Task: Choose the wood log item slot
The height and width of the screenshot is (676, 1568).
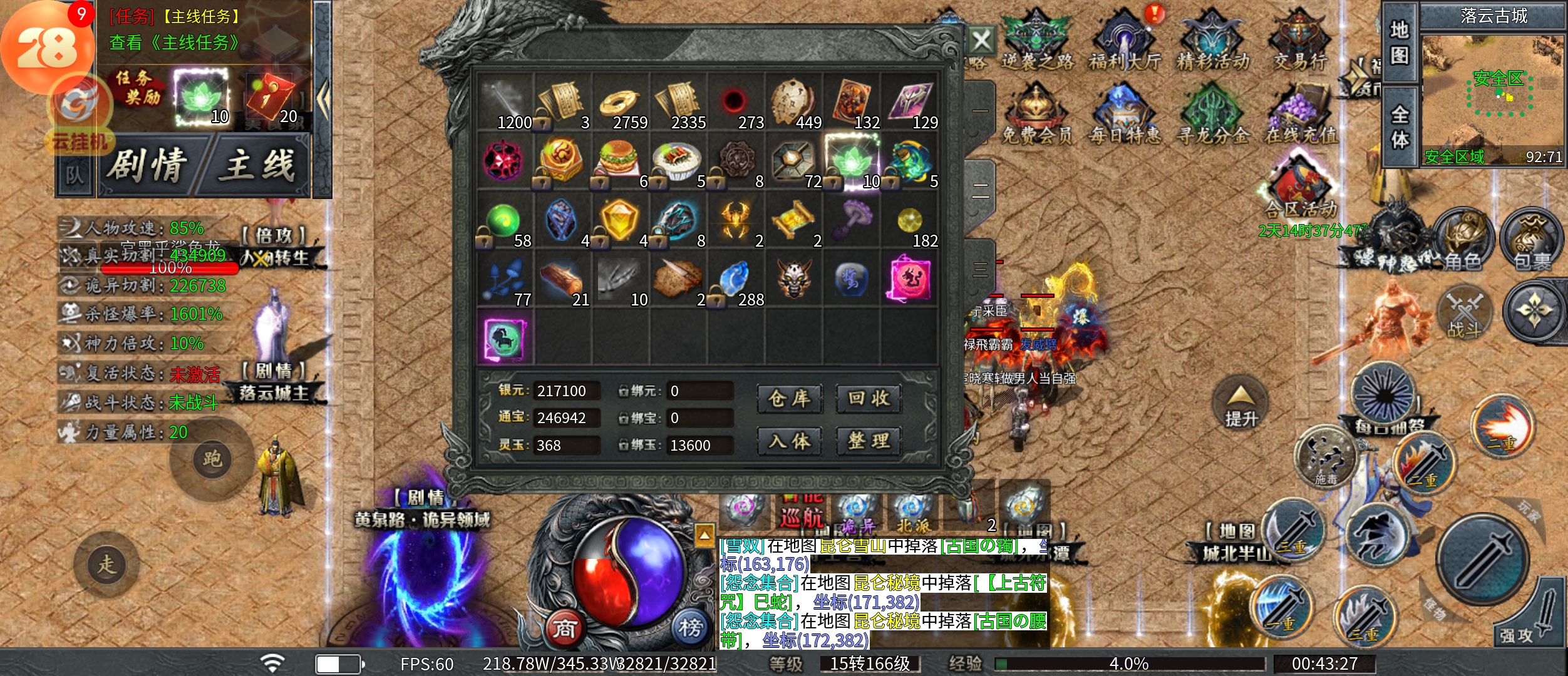Action: (x=562, y=280)
